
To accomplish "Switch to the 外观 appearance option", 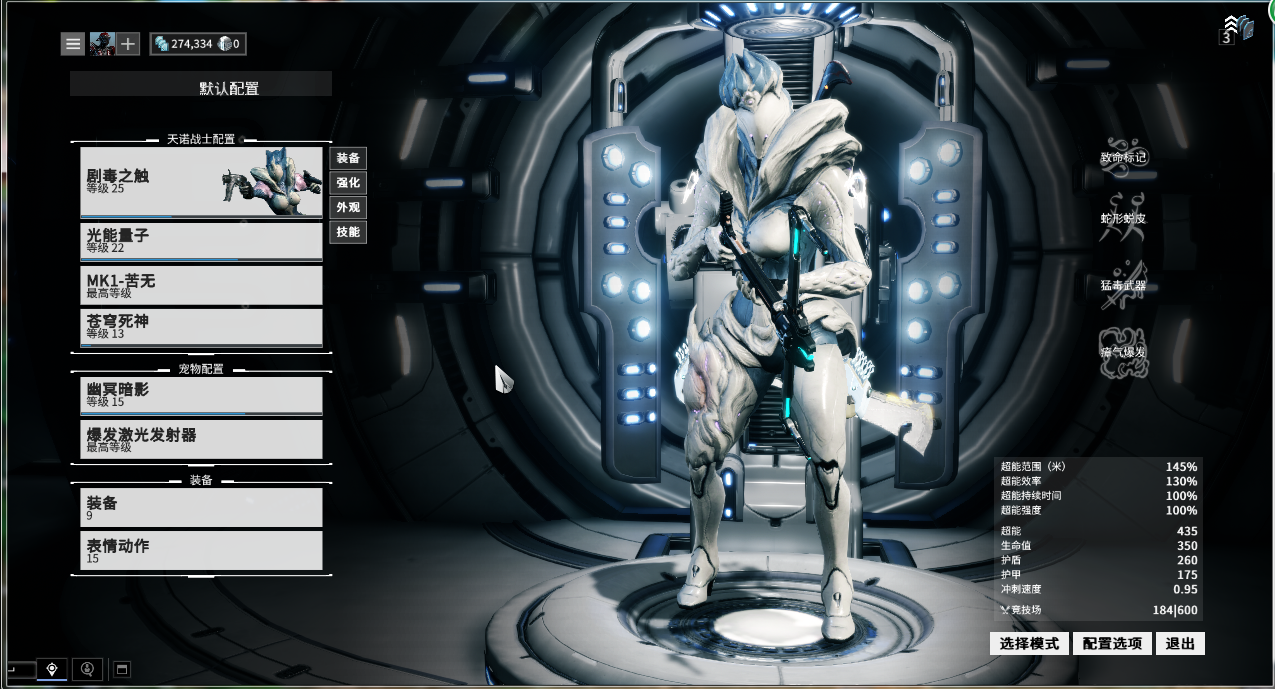I will click(348, 208).
